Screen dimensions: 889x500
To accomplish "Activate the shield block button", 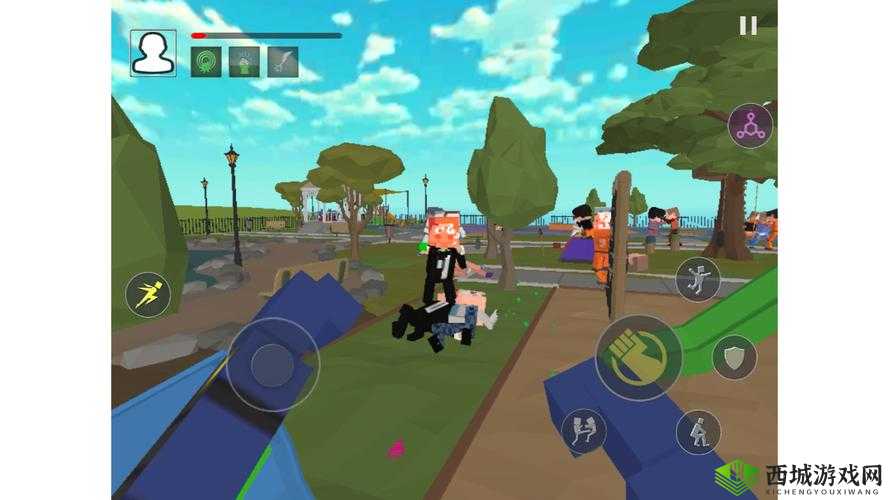I will pos(734,356).
